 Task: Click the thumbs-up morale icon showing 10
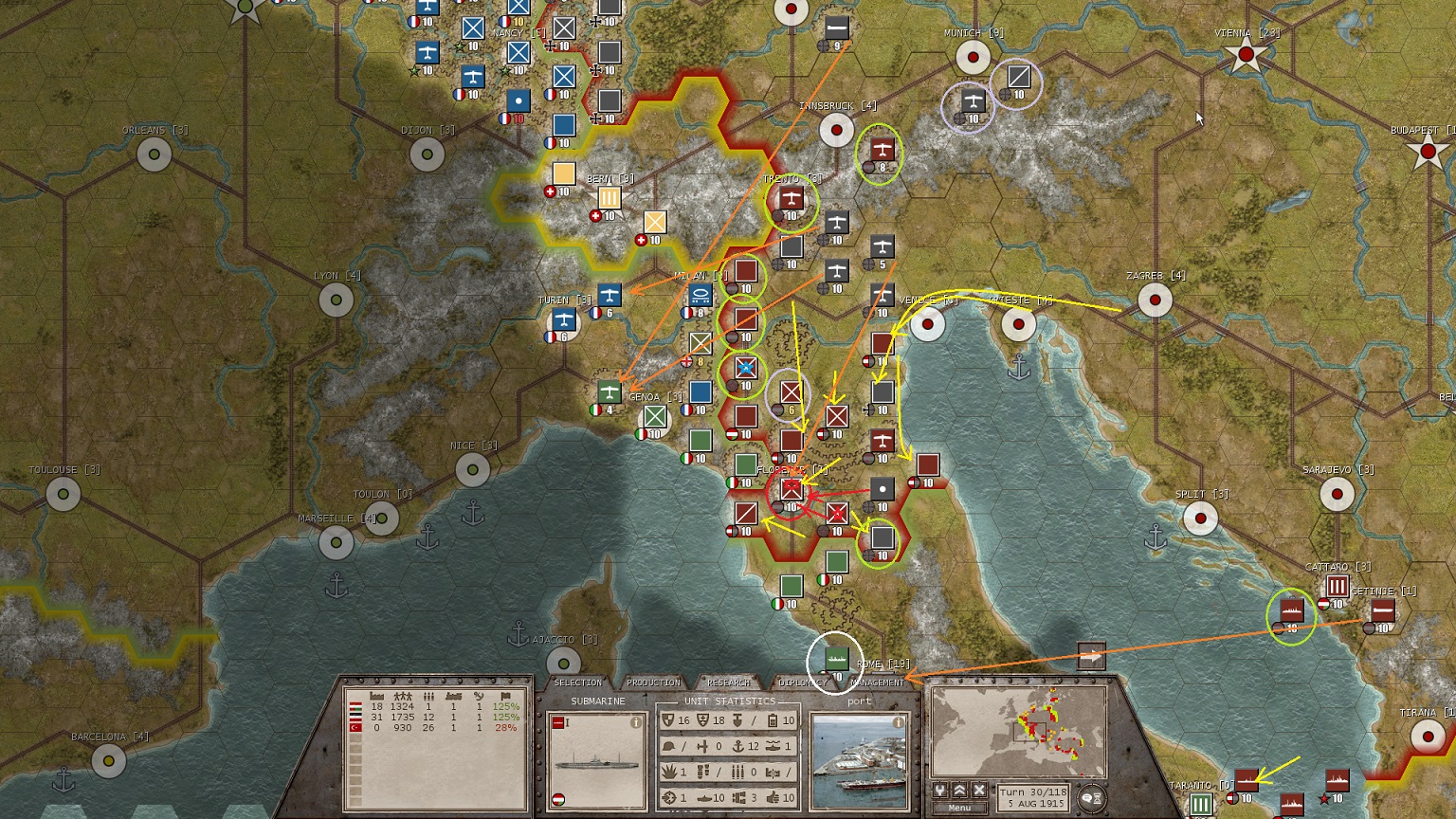(x=773, y=798)
